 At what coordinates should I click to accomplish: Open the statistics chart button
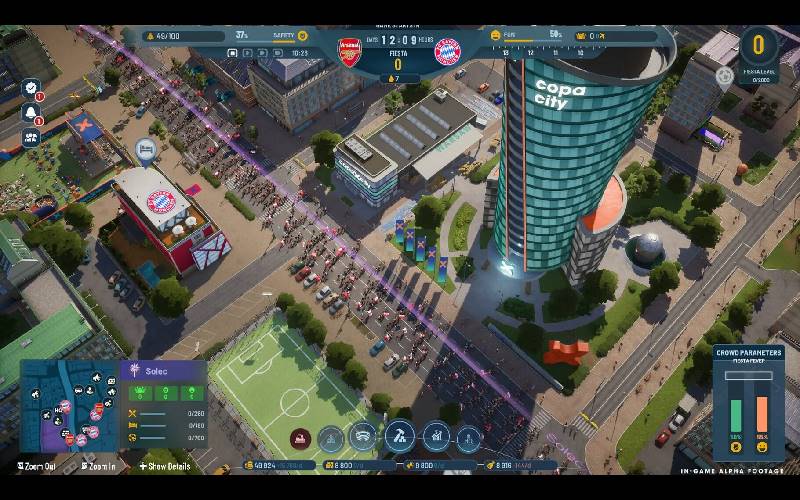click(436, 436)
